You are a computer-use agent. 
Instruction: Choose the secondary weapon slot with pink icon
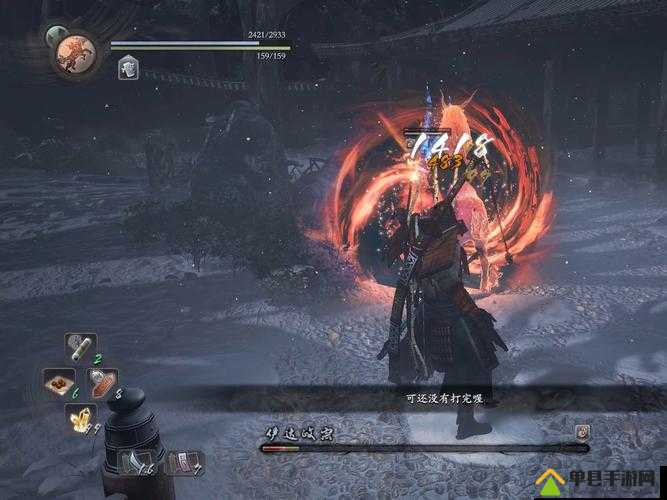tap(186, 461)
